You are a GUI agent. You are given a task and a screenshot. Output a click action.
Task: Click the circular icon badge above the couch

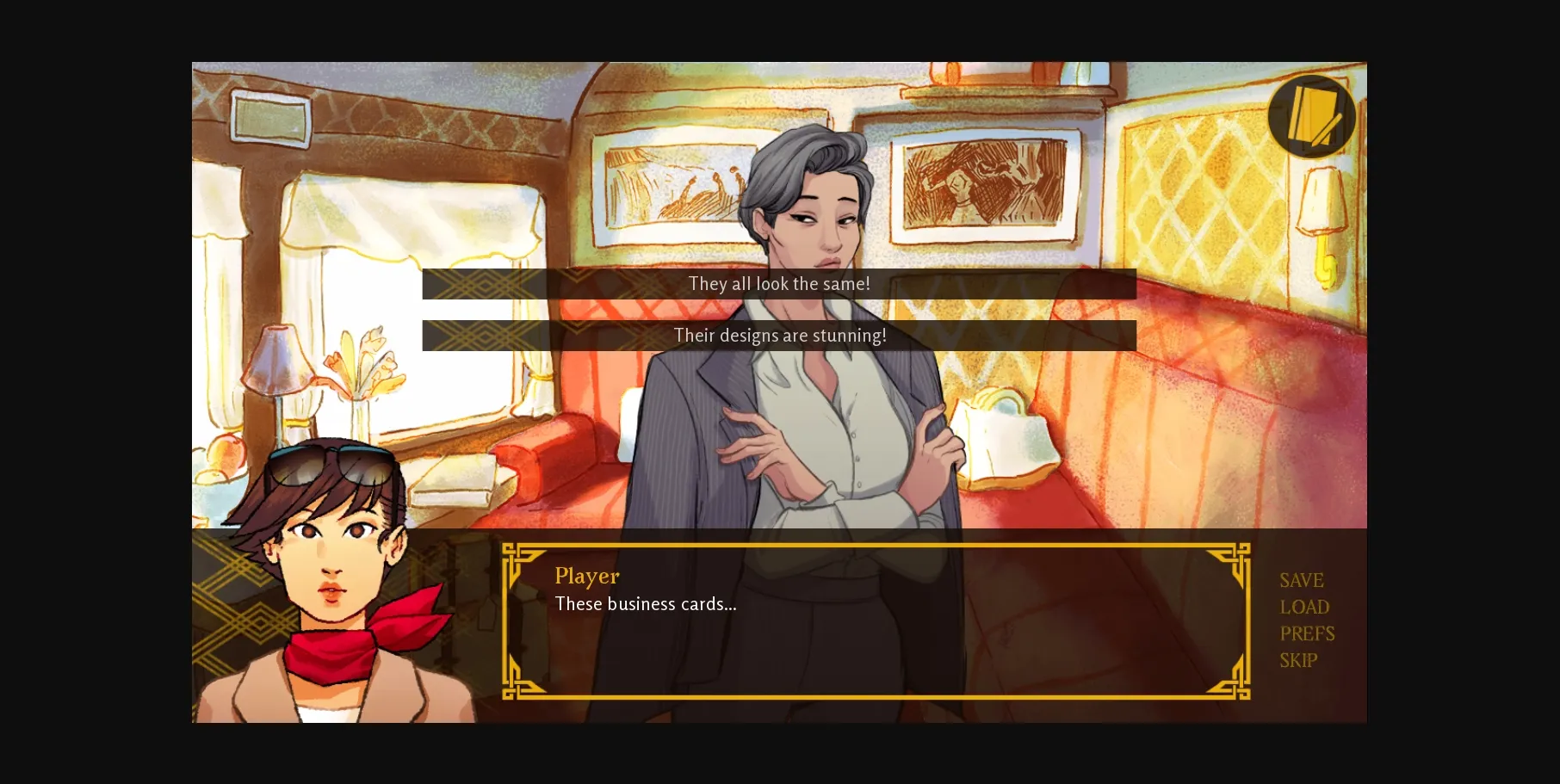[x=1312, y=116]
